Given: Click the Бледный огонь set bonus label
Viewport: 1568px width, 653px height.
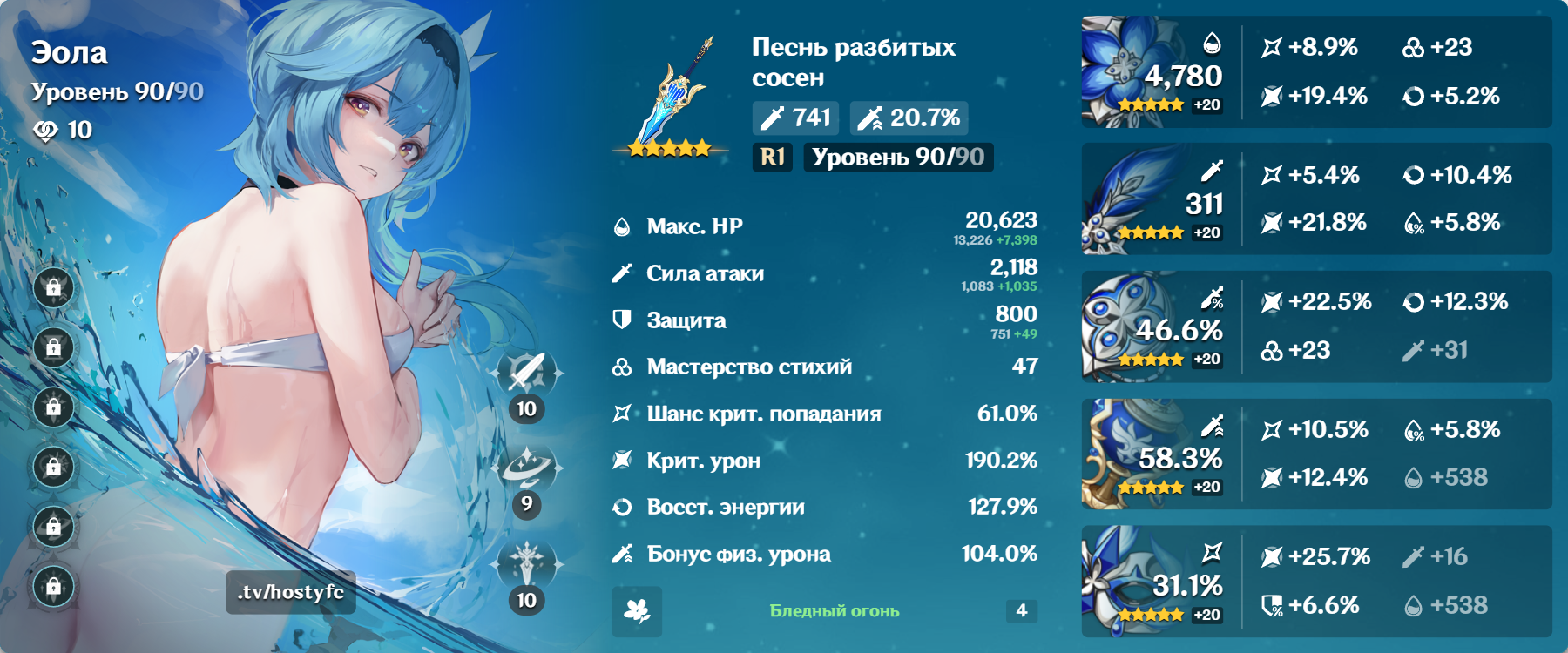Looking at the screenshot, I should tap(833, 611).
